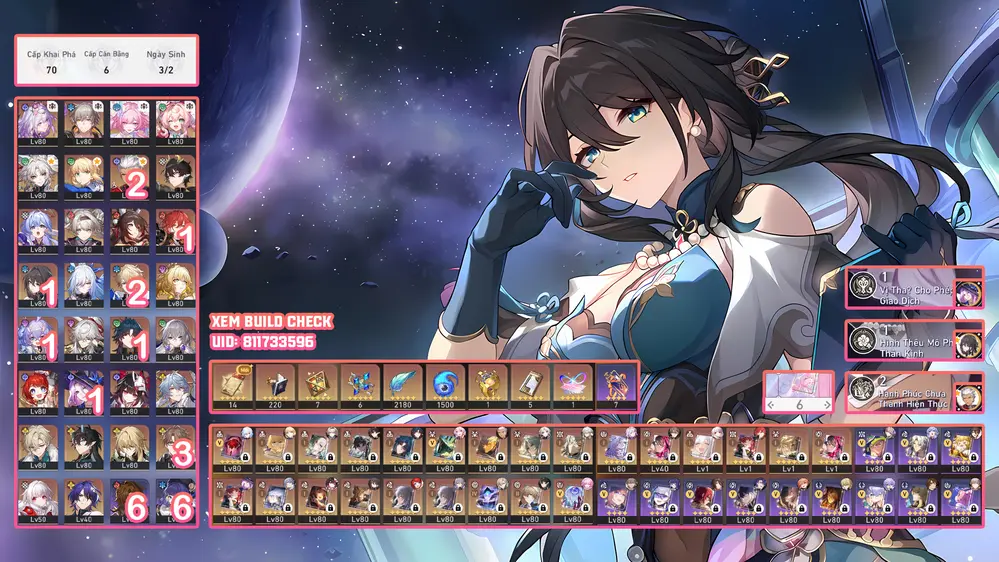
Task: Click the right arrow beside the 6
Action: [x=826, y=405]
